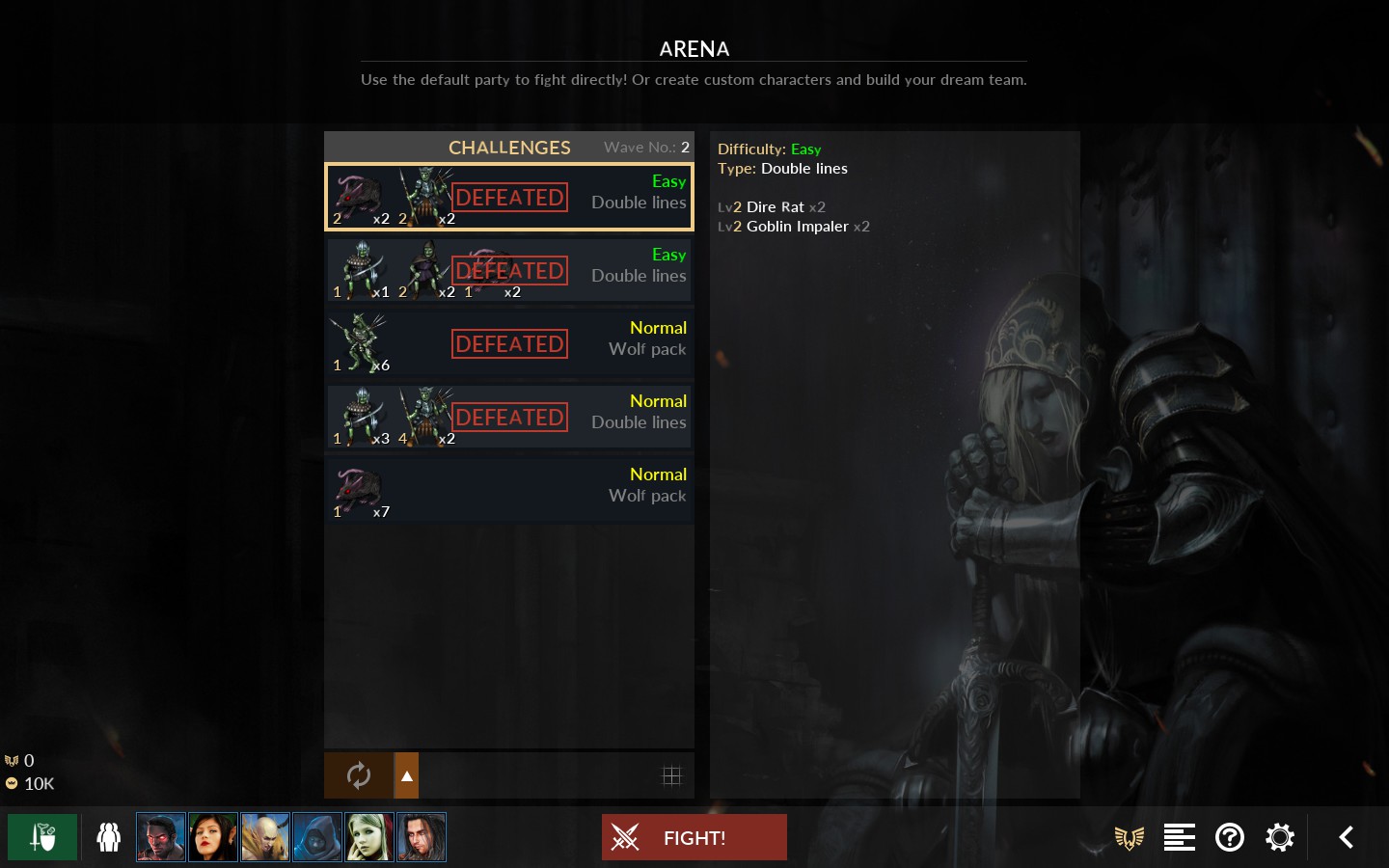Choose the long-haired bearded man portrait

coord(422,837)
